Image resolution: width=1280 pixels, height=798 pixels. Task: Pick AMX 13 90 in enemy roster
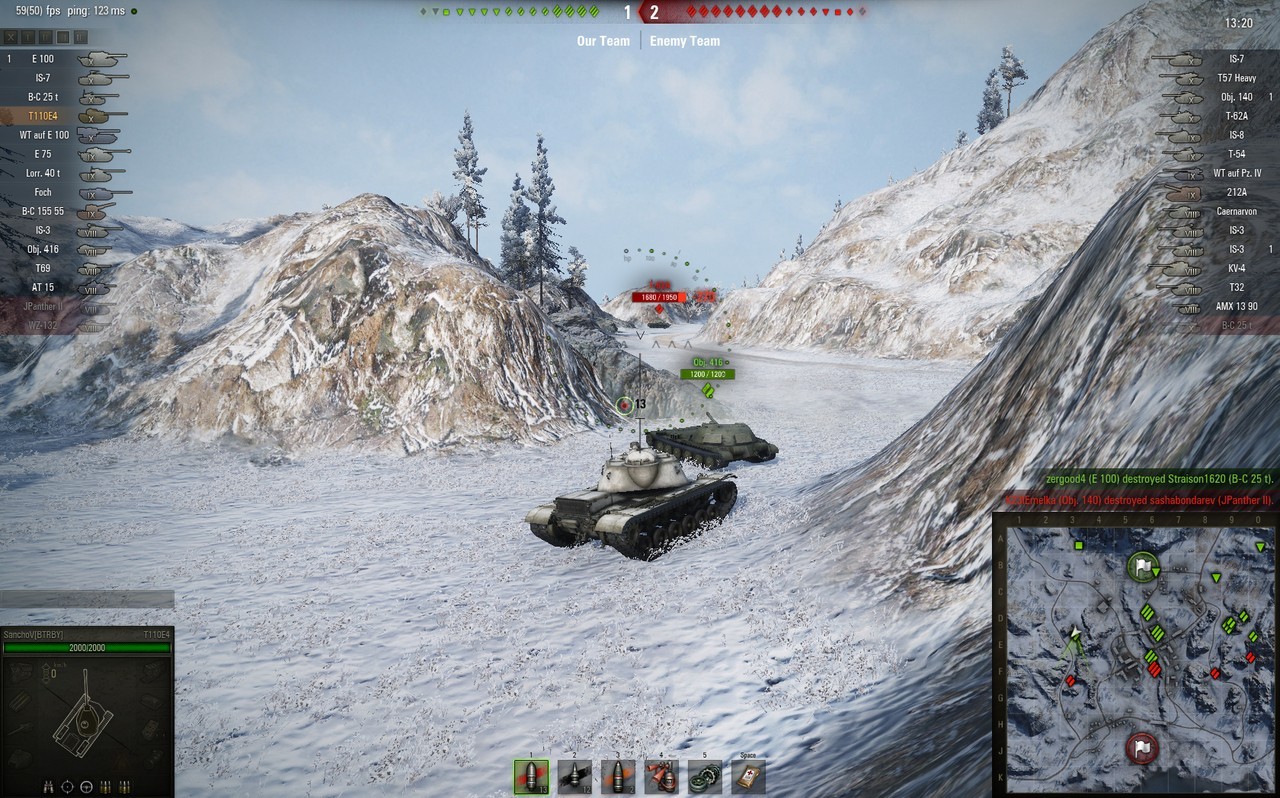click(x=1215, y=306)
